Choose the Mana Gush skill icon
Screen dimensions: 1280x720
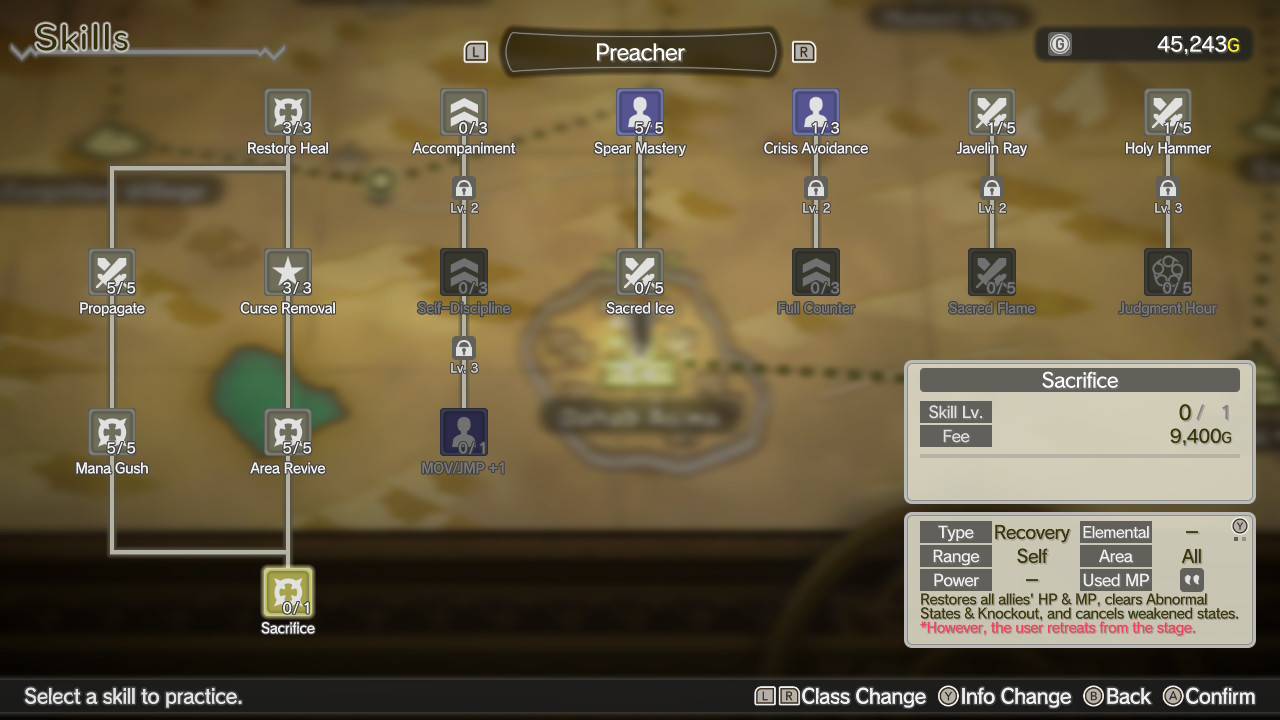tap(112, 433)
